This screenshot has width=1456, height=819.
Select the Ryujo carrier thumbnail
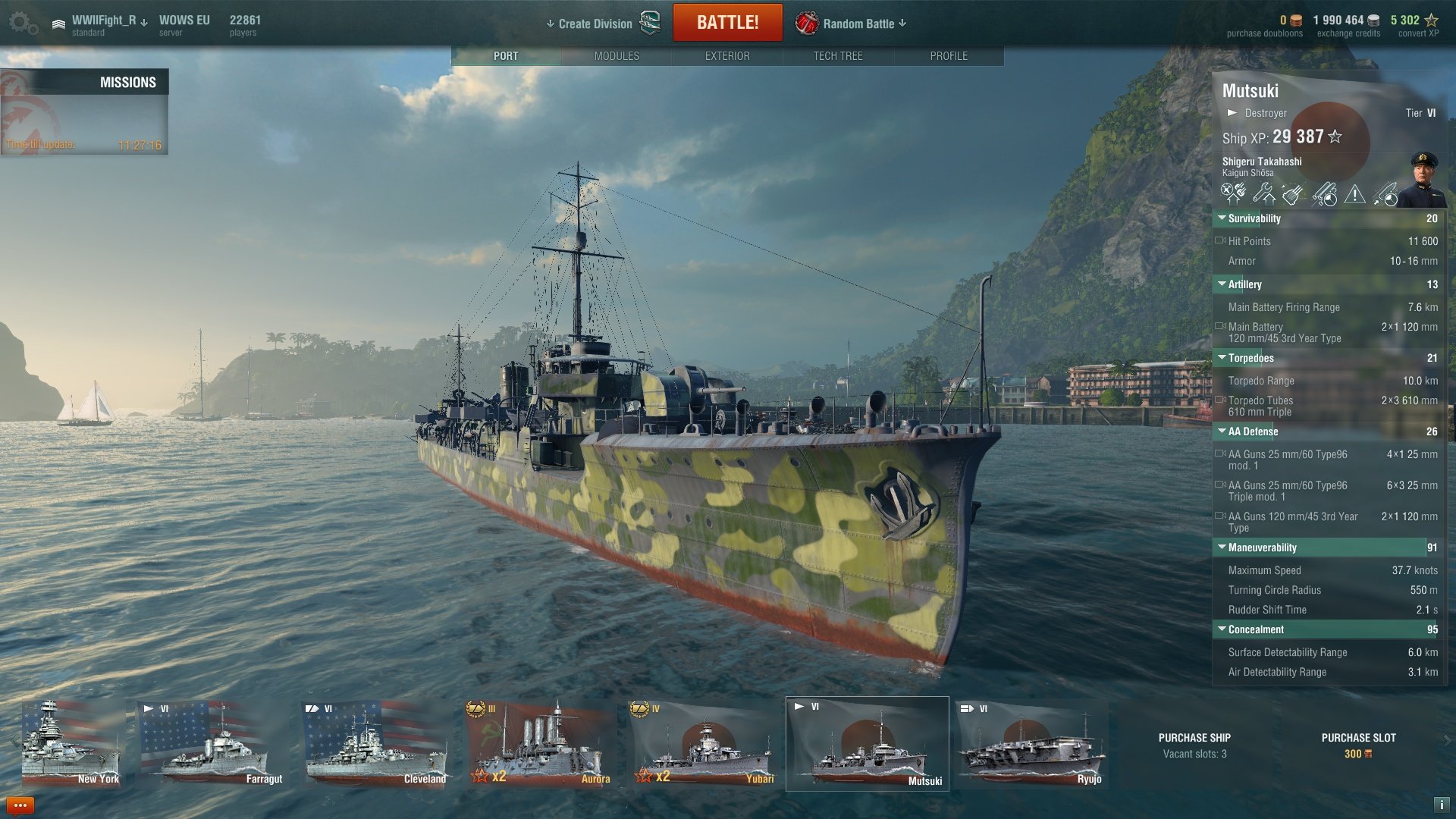click(x=1030, y=743)
